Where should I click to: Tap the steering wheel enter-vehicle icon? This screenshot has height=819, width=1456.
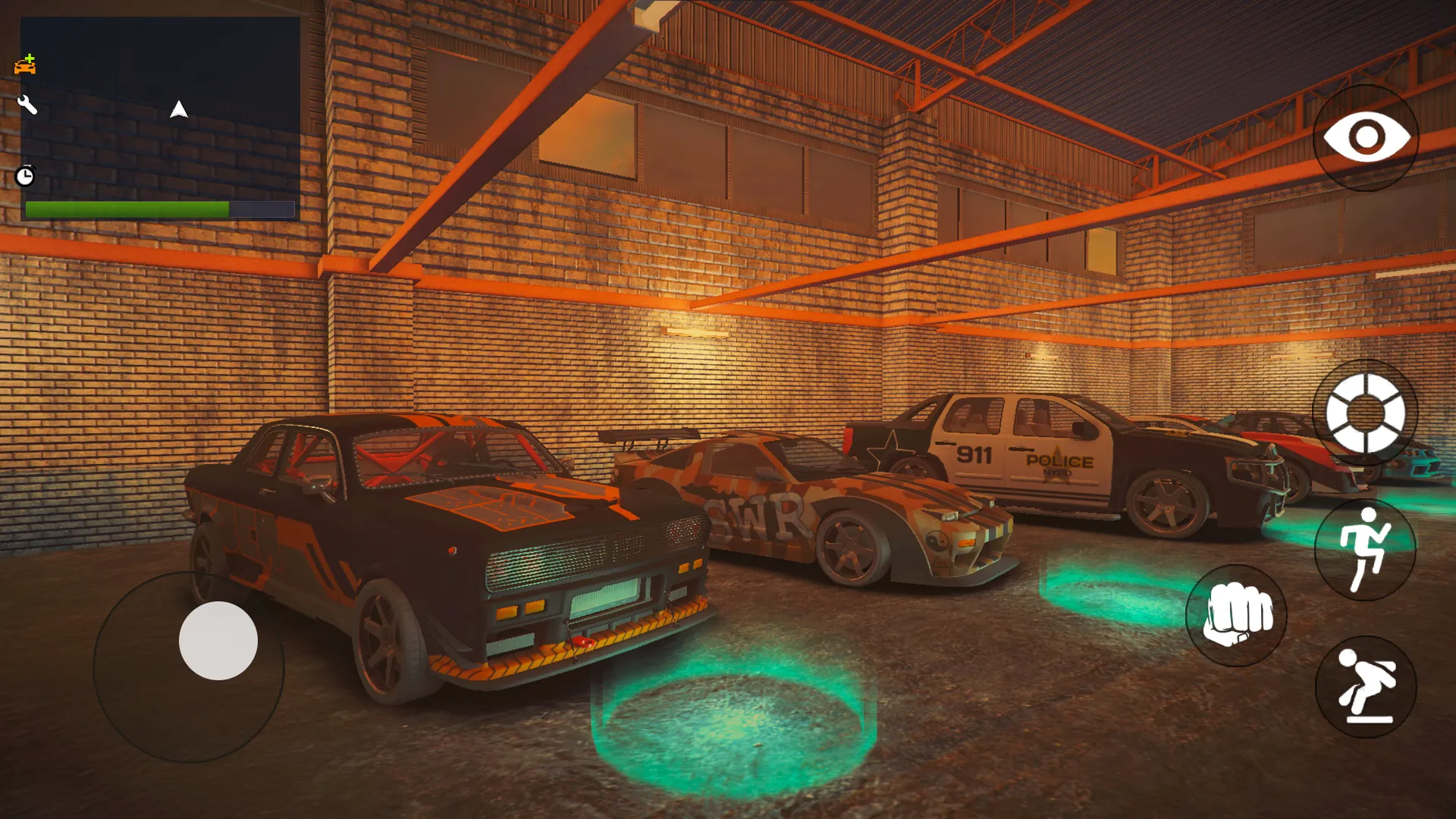click(1365, 412)
